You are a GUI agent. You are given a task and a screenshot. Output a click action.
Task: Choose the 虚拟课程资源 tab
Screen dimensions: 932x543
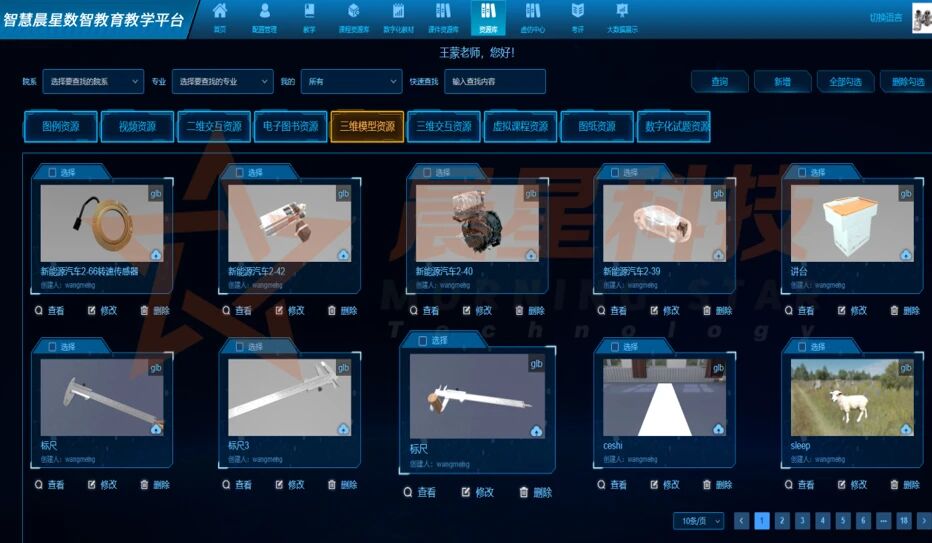click(x=520, y=127)
